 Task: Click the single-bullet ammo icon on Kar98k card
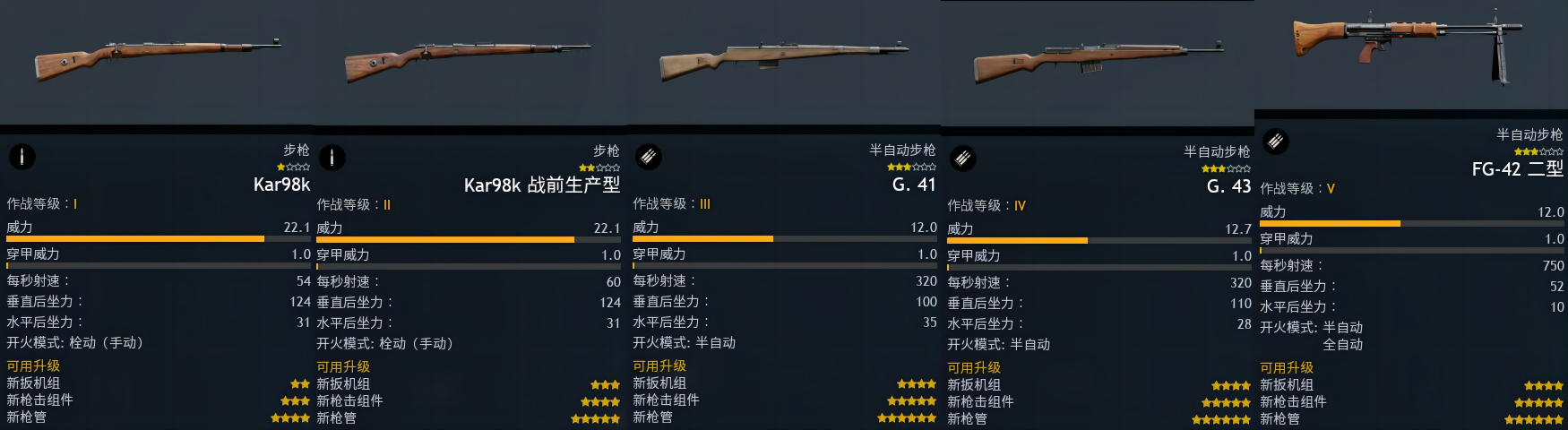[x=22, y=157]
